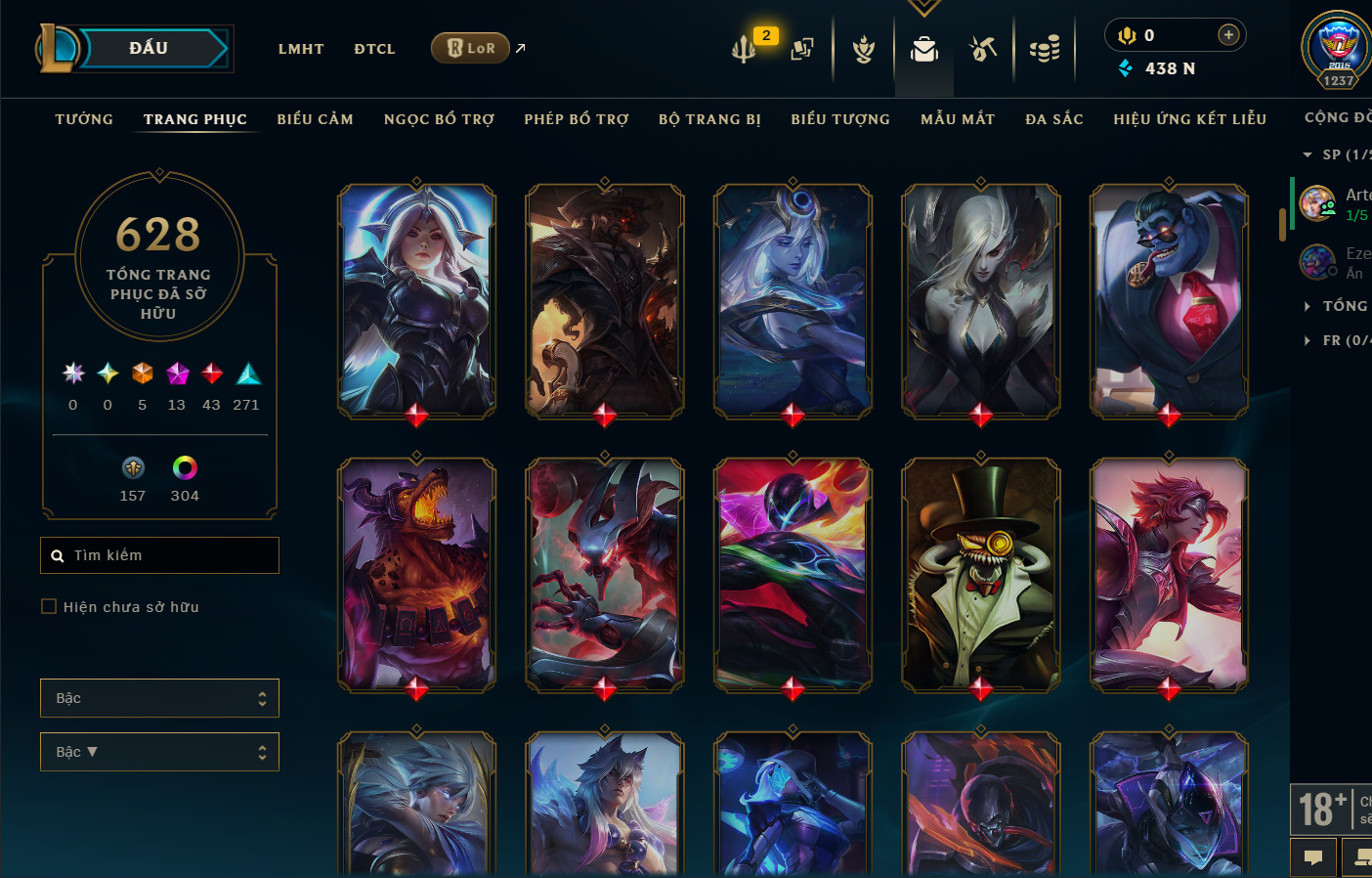Select the NGỌC BỔ TRỢ tab
Viewport: 1372px width, 878px height.
pos(439,119)
